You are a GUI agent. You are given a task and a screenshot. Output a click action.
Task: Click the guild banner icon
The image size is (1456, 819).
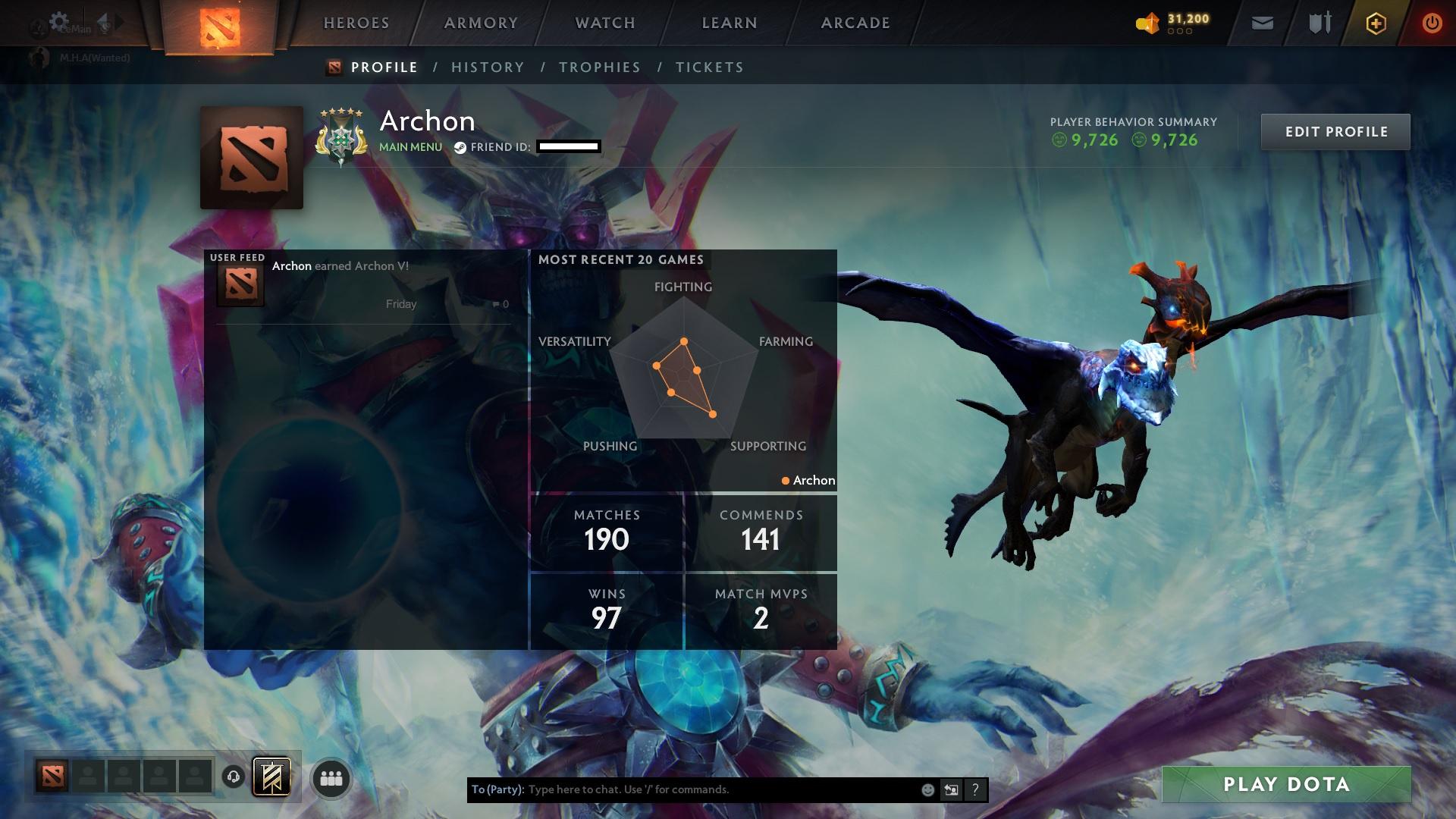coord(271,777)
